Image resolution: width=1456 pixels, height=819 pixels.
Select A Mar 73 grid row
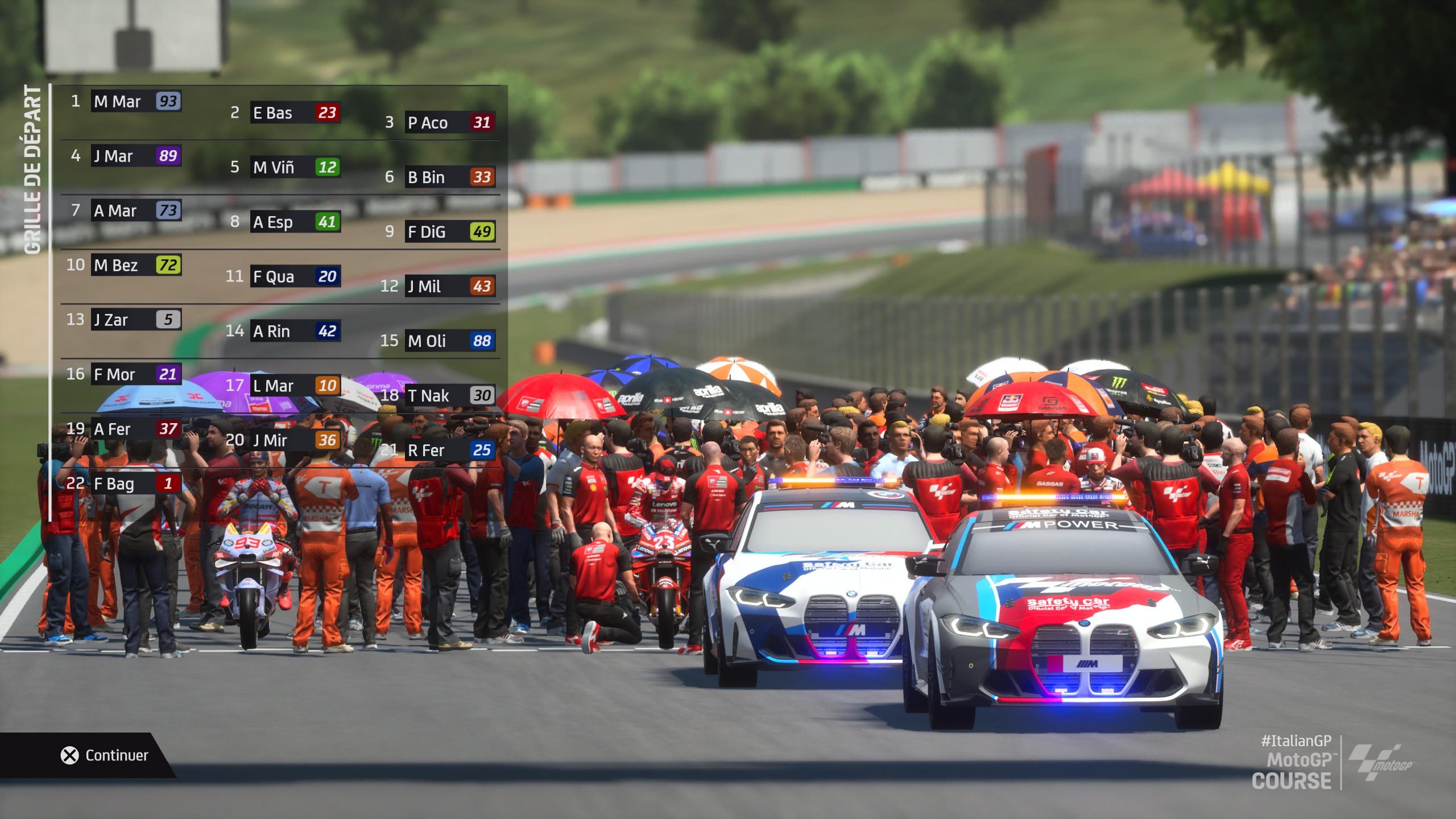pos(136,210)
